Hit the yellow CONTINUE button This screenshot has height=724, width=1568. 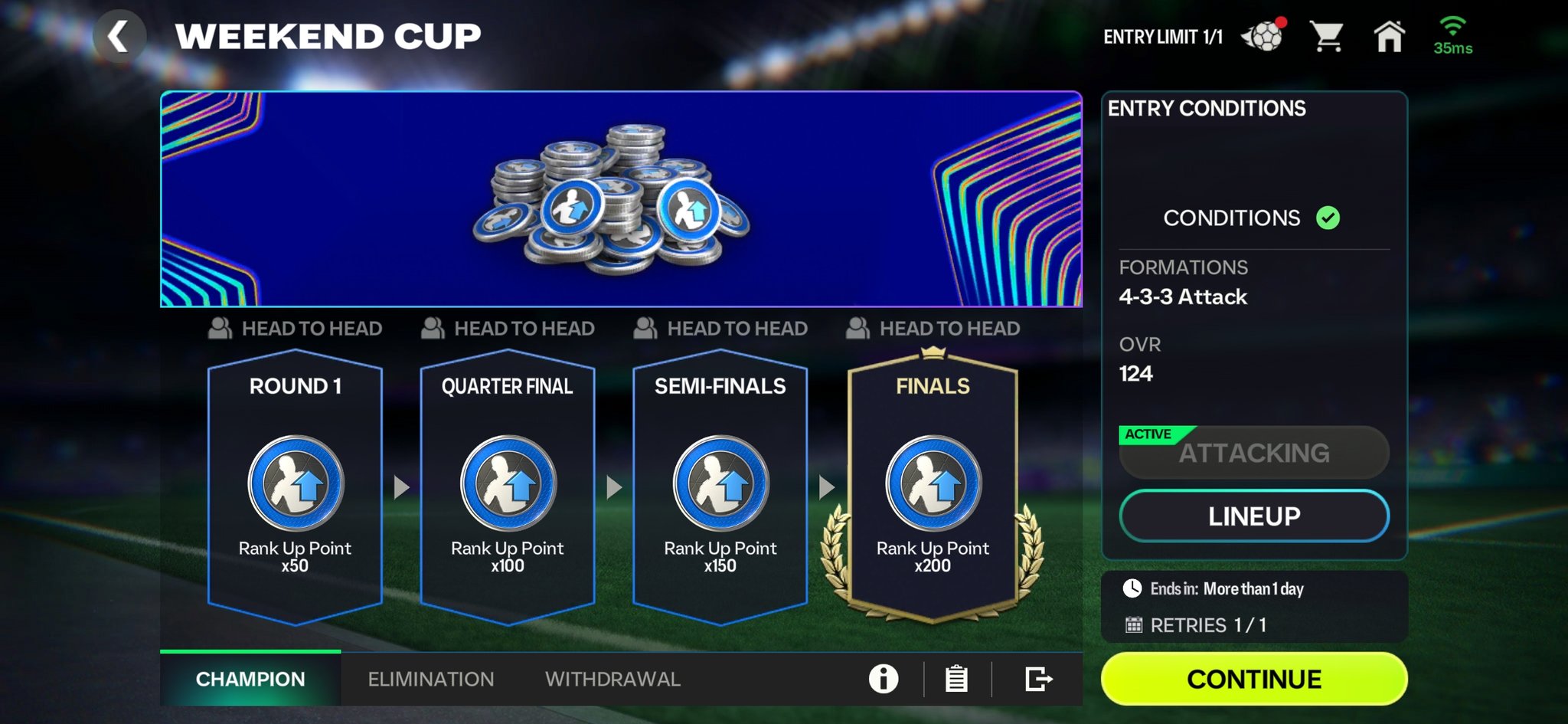(x=1253, y=679)
